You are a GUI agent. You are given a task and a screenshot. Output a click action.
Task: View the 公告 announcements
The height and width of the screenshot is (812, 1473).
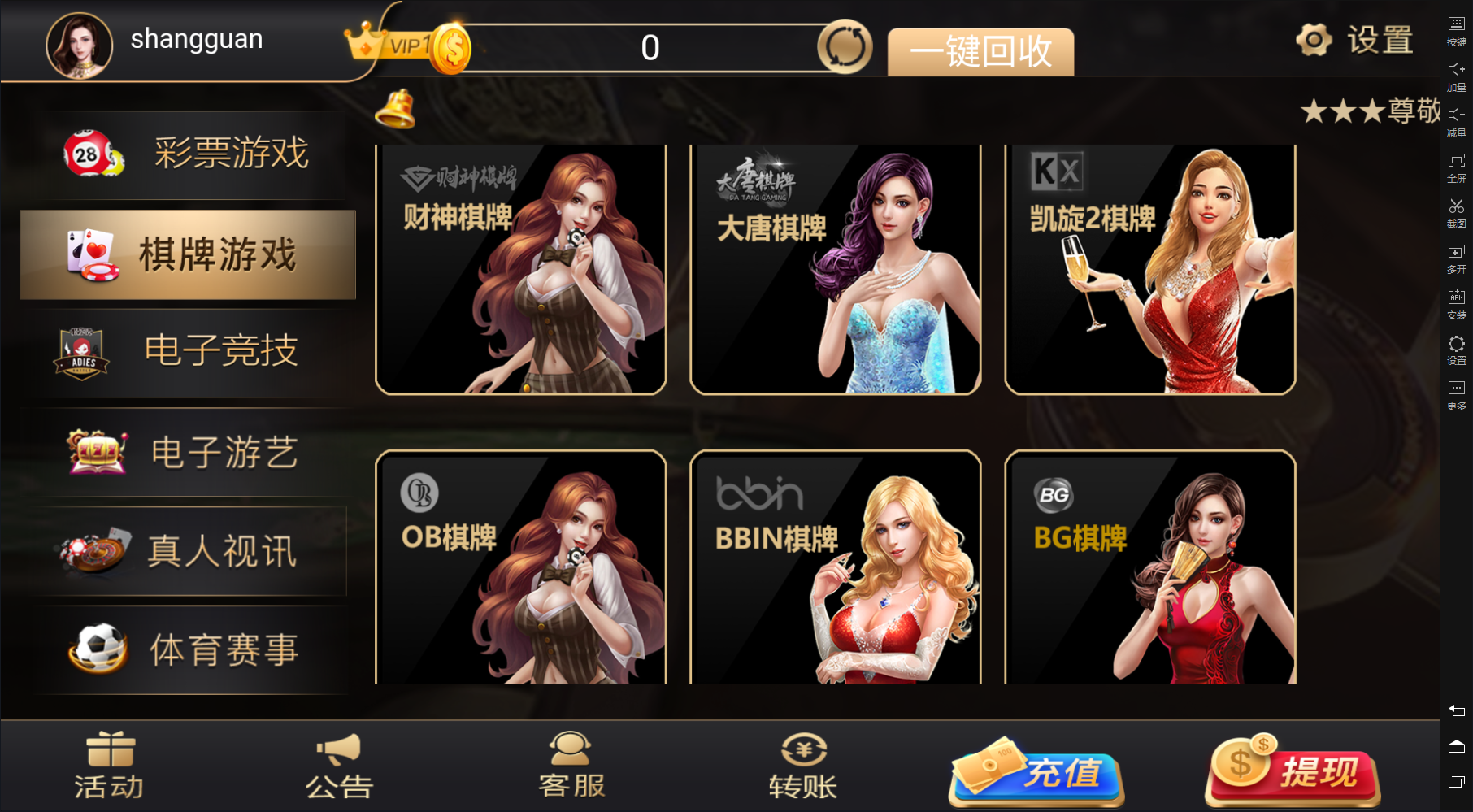point(340,766)
